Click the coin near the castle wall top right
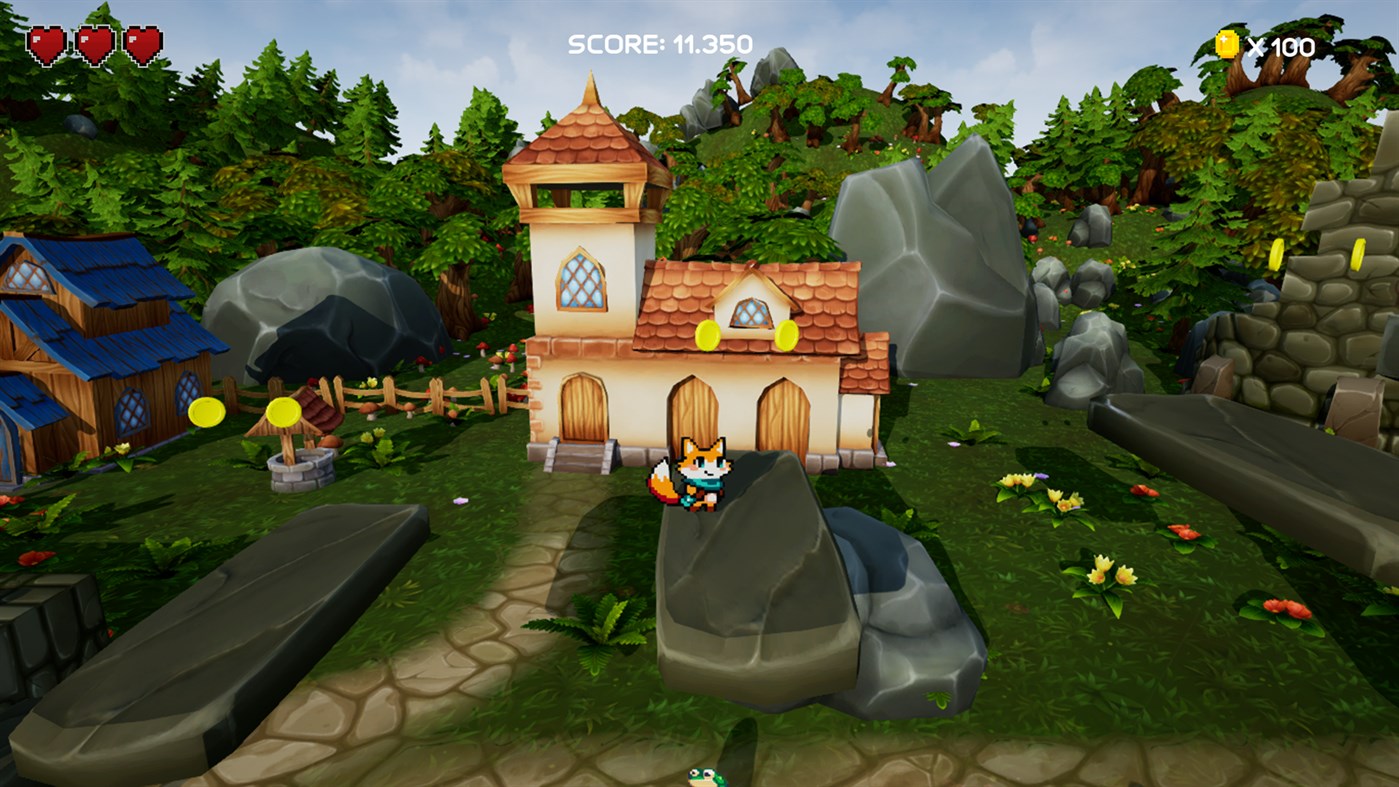Viewport: 1399px width, 787px height. tap(1277, 254)
